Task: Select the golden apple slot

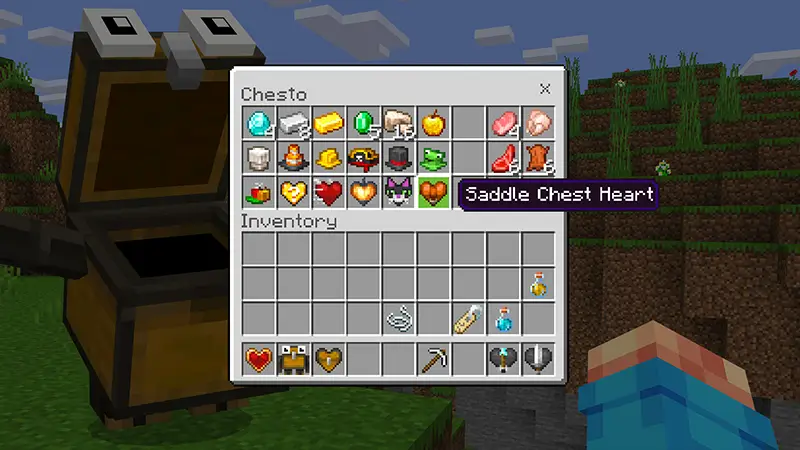Action: [x=434, y=124]
